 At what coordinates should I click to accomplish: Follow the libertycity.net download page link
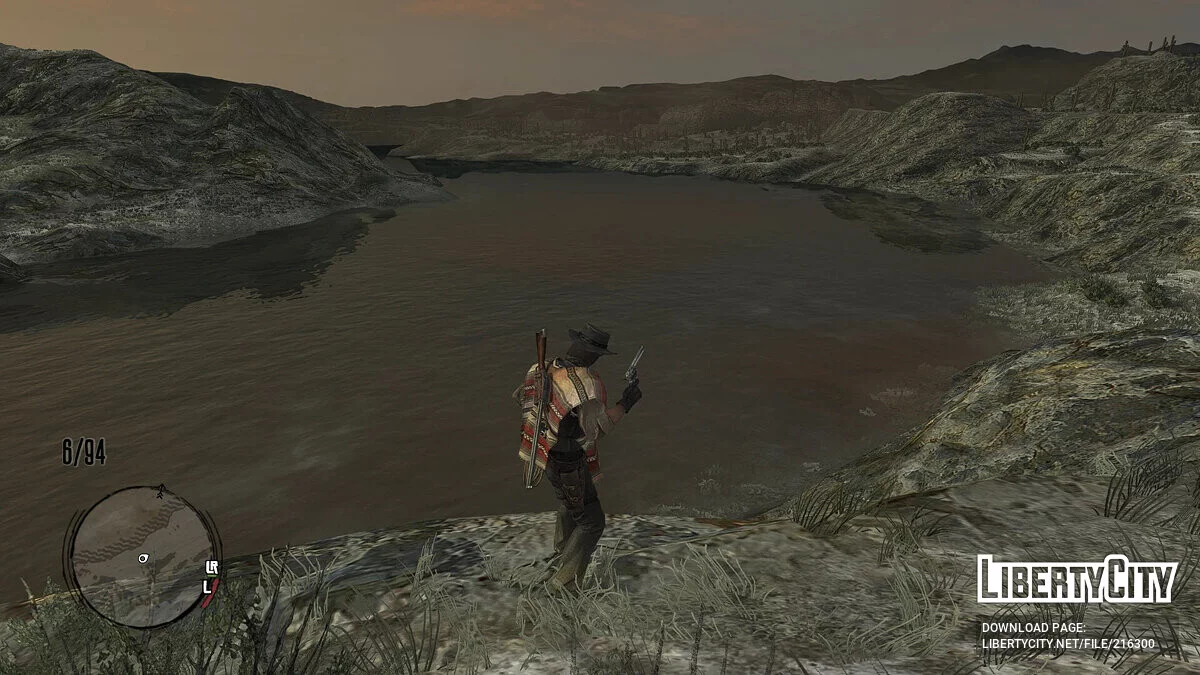click(1067, 643)
